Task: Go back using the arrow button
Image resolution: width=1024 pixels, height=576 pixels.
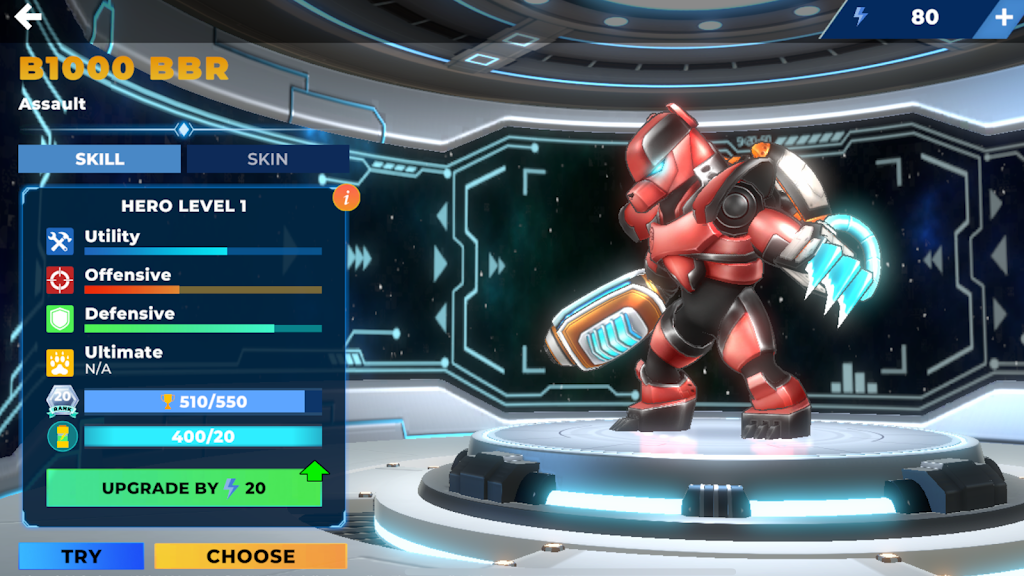Action: click(28, 17)
